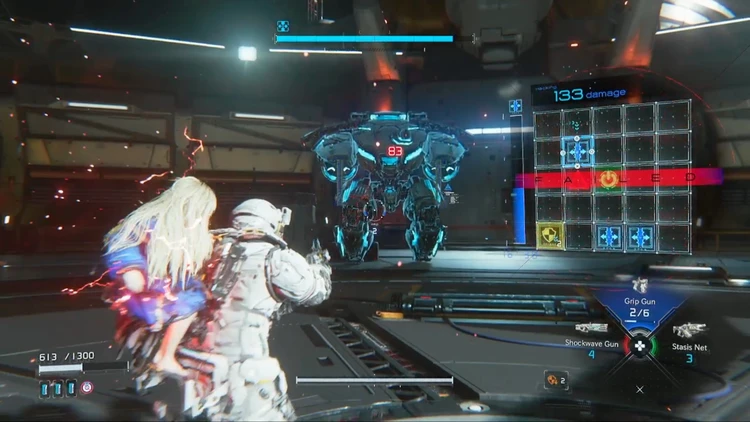
Task: Select the yellow shield tile on hacking grid
Action: [x=550, y=236]
